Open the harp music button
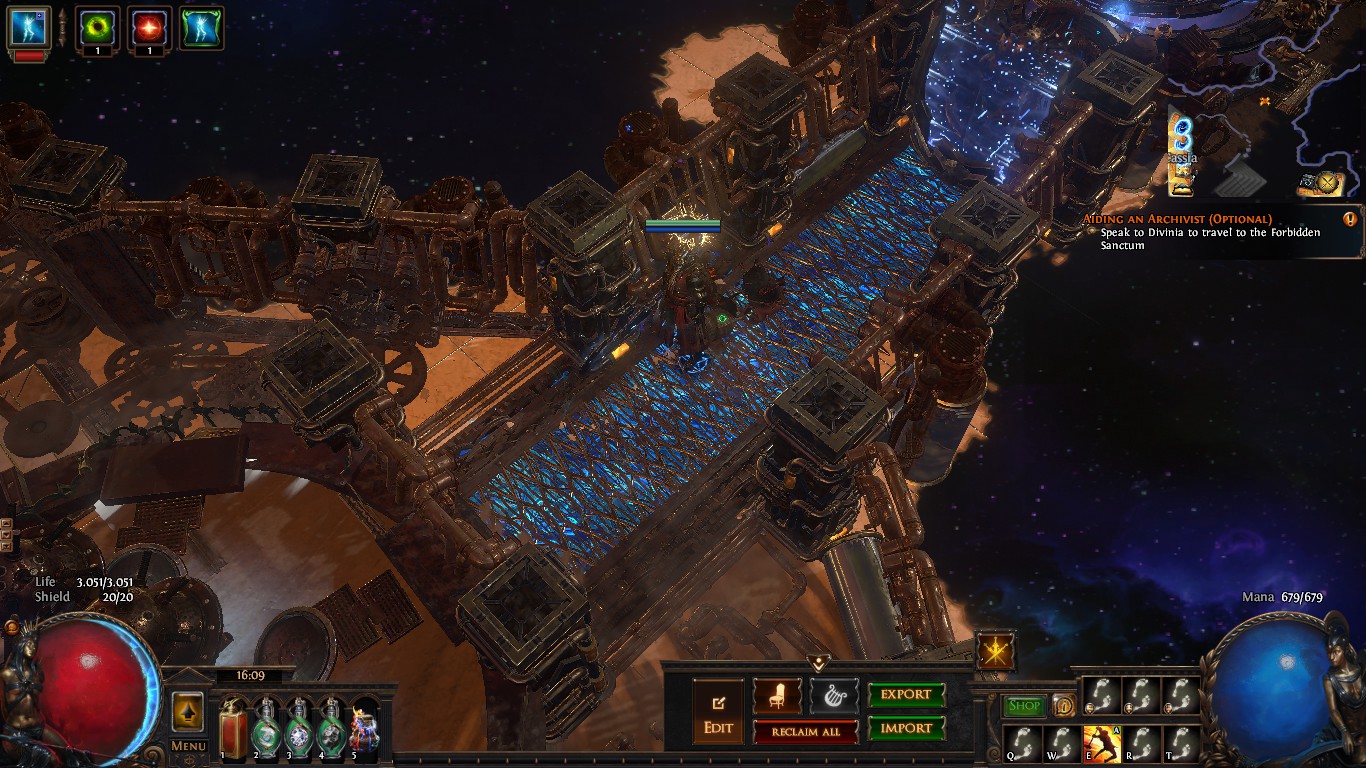Viewport: 1366px width, 768px height. click(834, 695)
